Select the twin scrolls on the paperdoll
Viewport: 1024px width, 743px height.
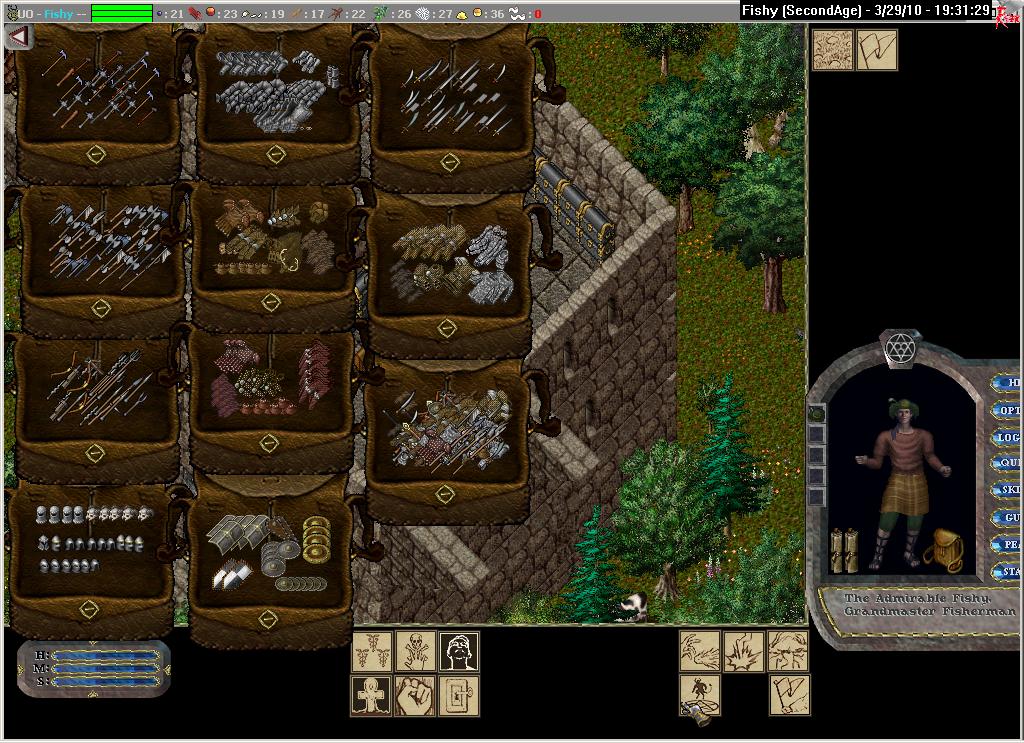(845, 550)
